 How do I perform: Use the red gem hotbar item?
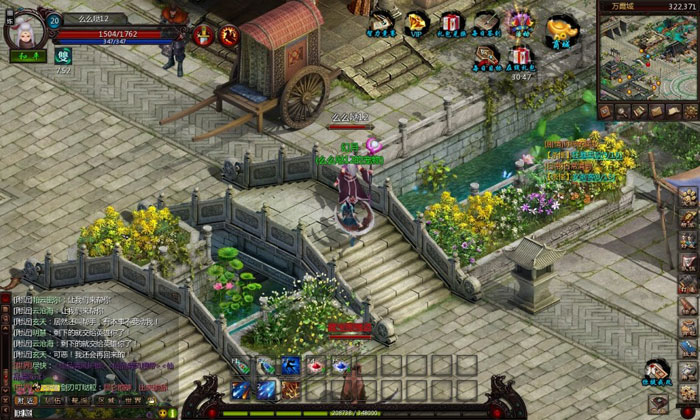[315, 365]
